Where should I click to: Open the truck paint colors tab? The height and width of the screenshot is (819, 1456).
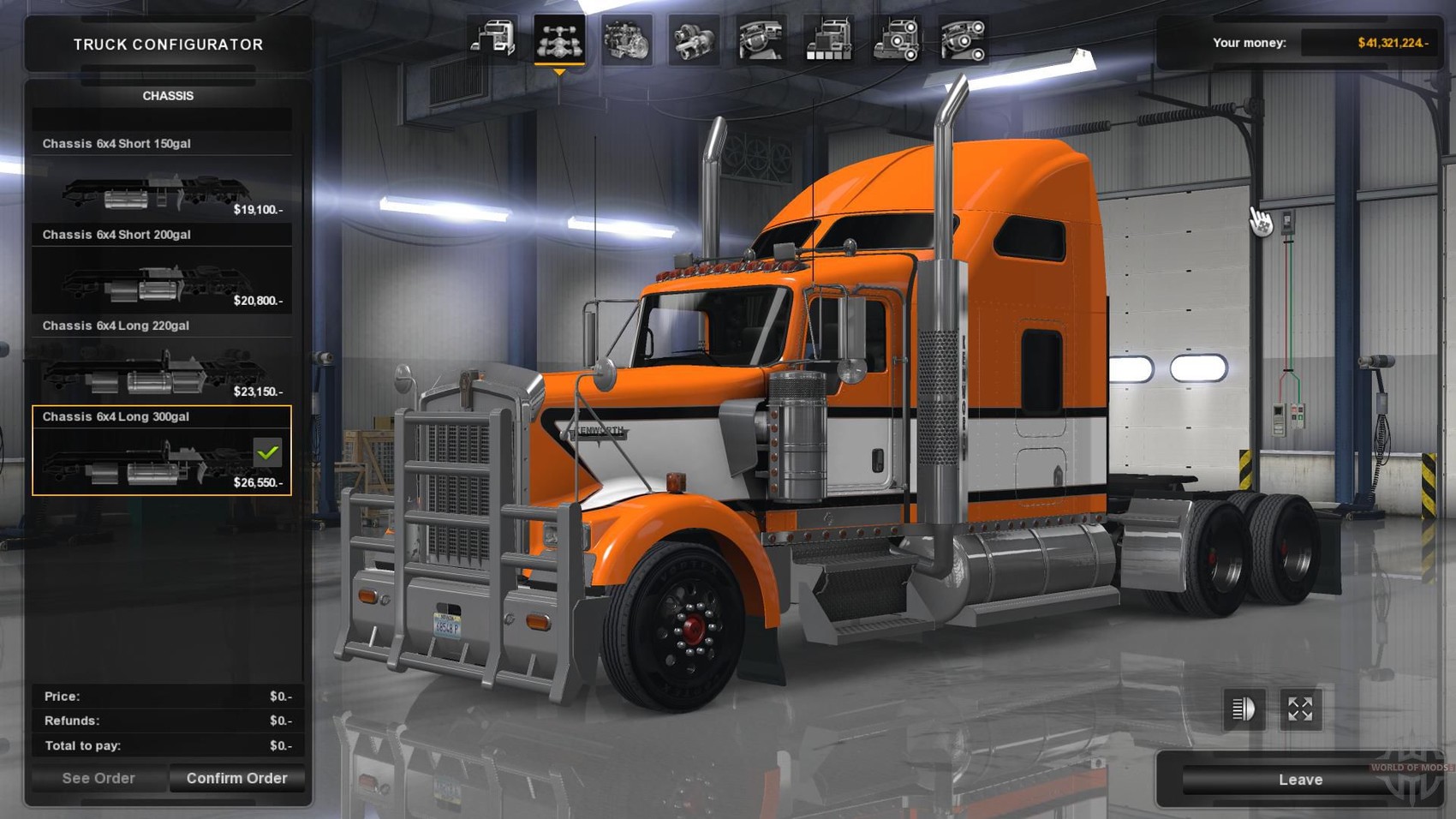pos(828,39)
